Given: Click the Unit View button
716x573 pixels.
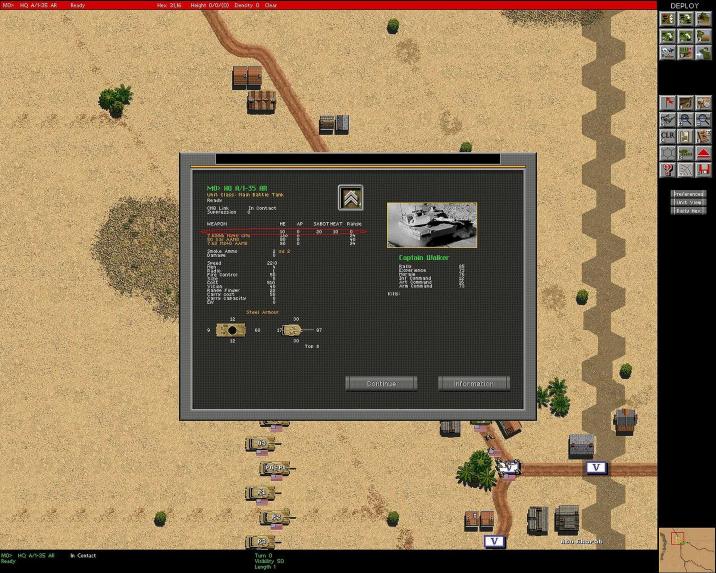Looking at the screenshot, I should [689, 201].
